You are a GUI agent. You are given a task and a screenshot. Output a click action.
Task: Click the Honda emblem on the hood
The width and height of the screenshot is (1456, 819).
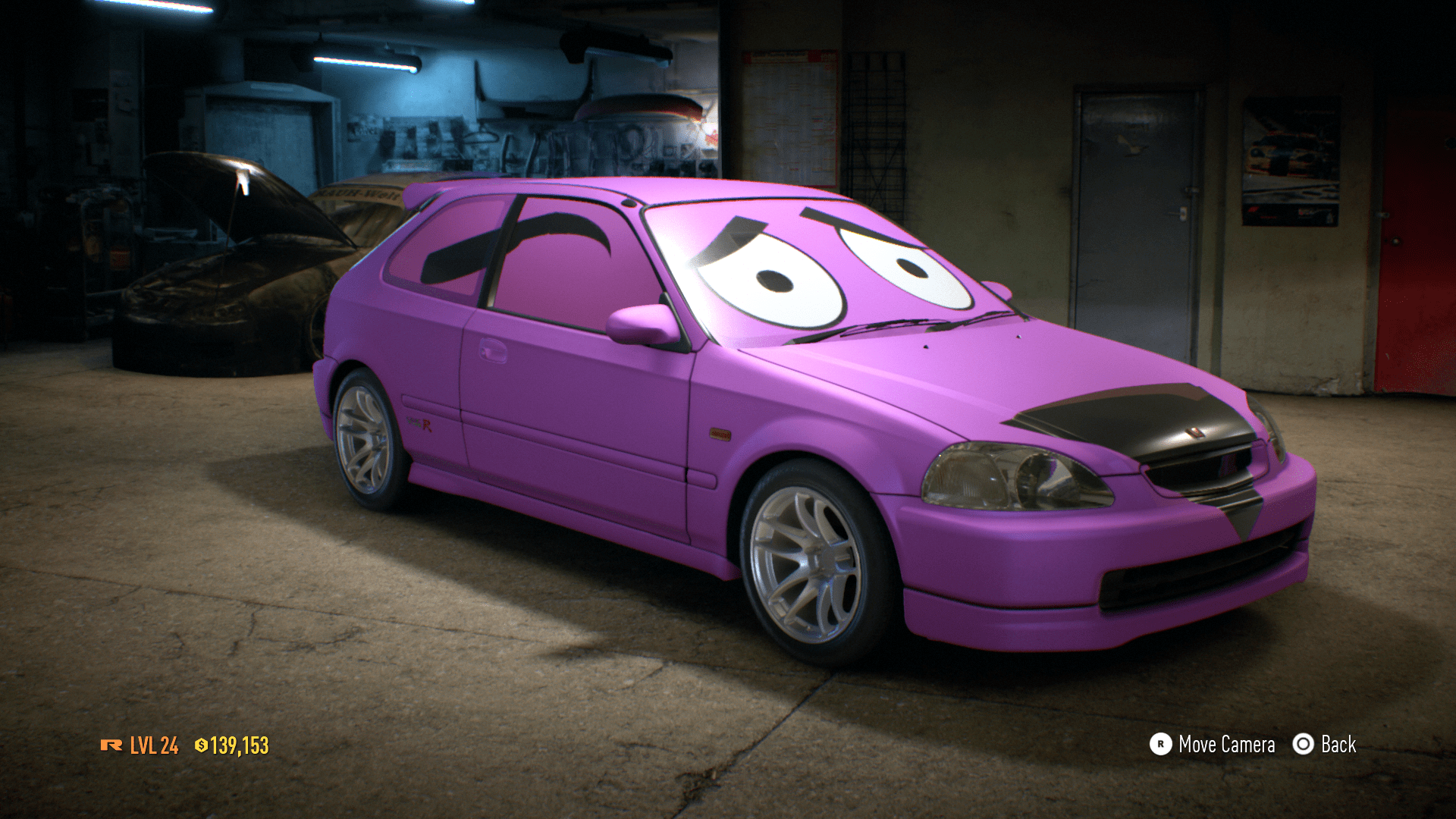[x=1194, y=431]
